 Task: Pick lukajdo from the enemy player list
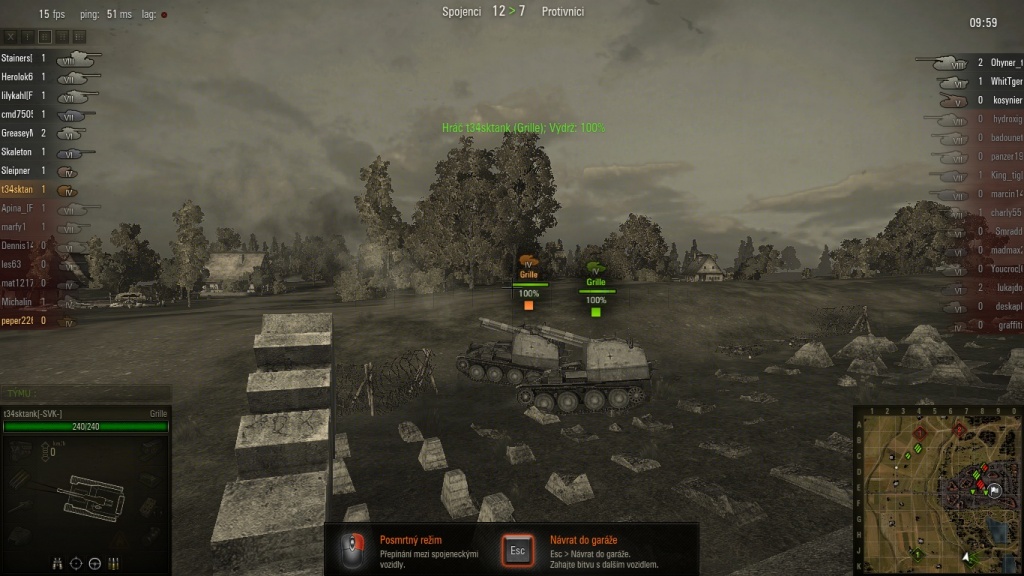pos(1007,287)
